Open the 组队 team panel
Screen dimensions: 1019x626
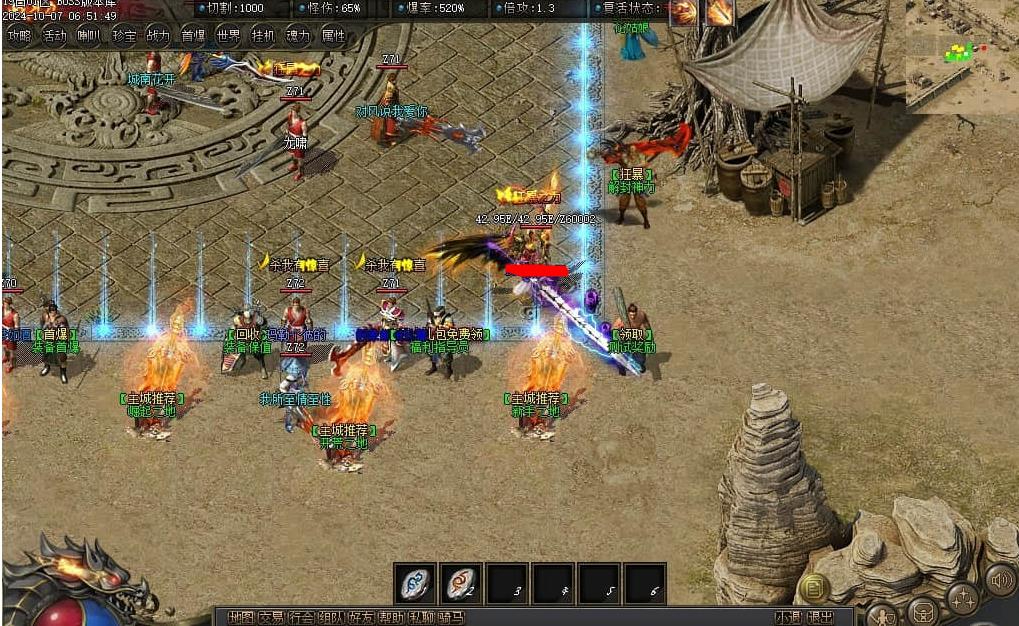click(x=331, y=617)
